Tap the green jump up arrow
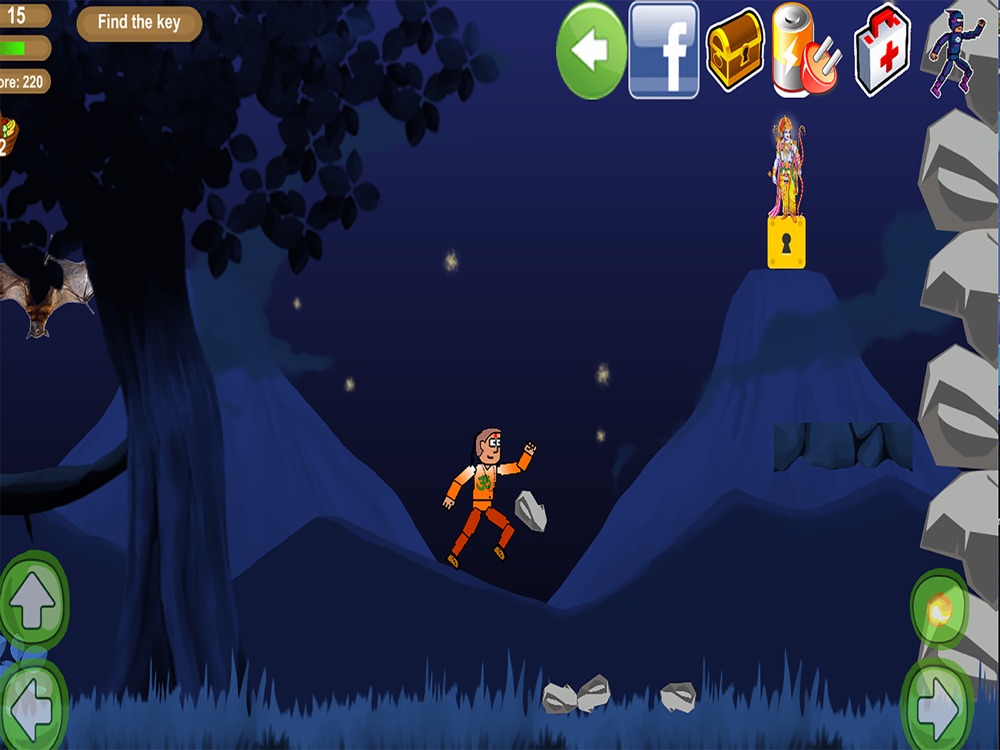The width and height of the screenshot is (1000, 750). [33, 602]
